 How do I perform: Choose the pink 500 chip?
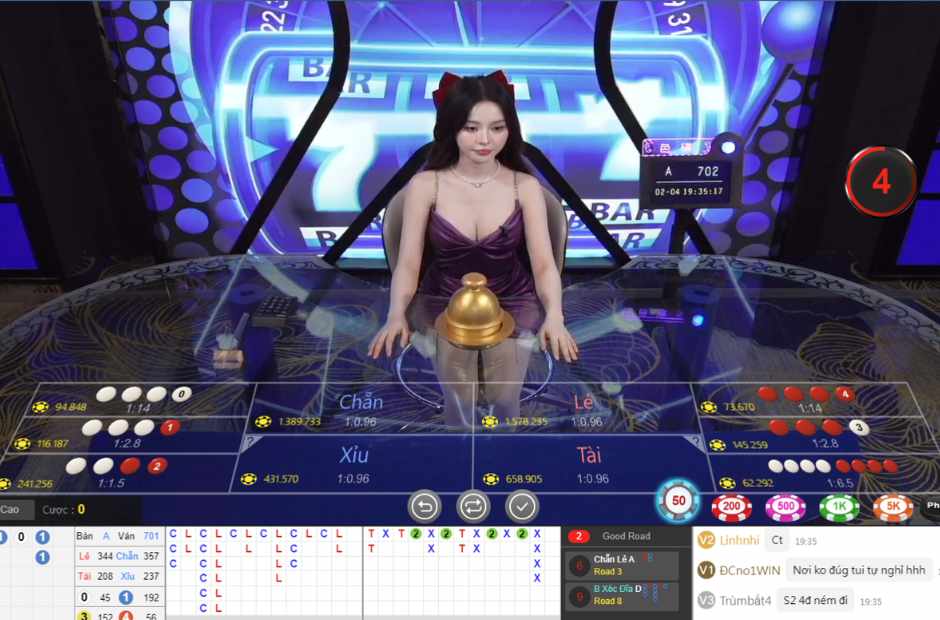coord(785,508)
